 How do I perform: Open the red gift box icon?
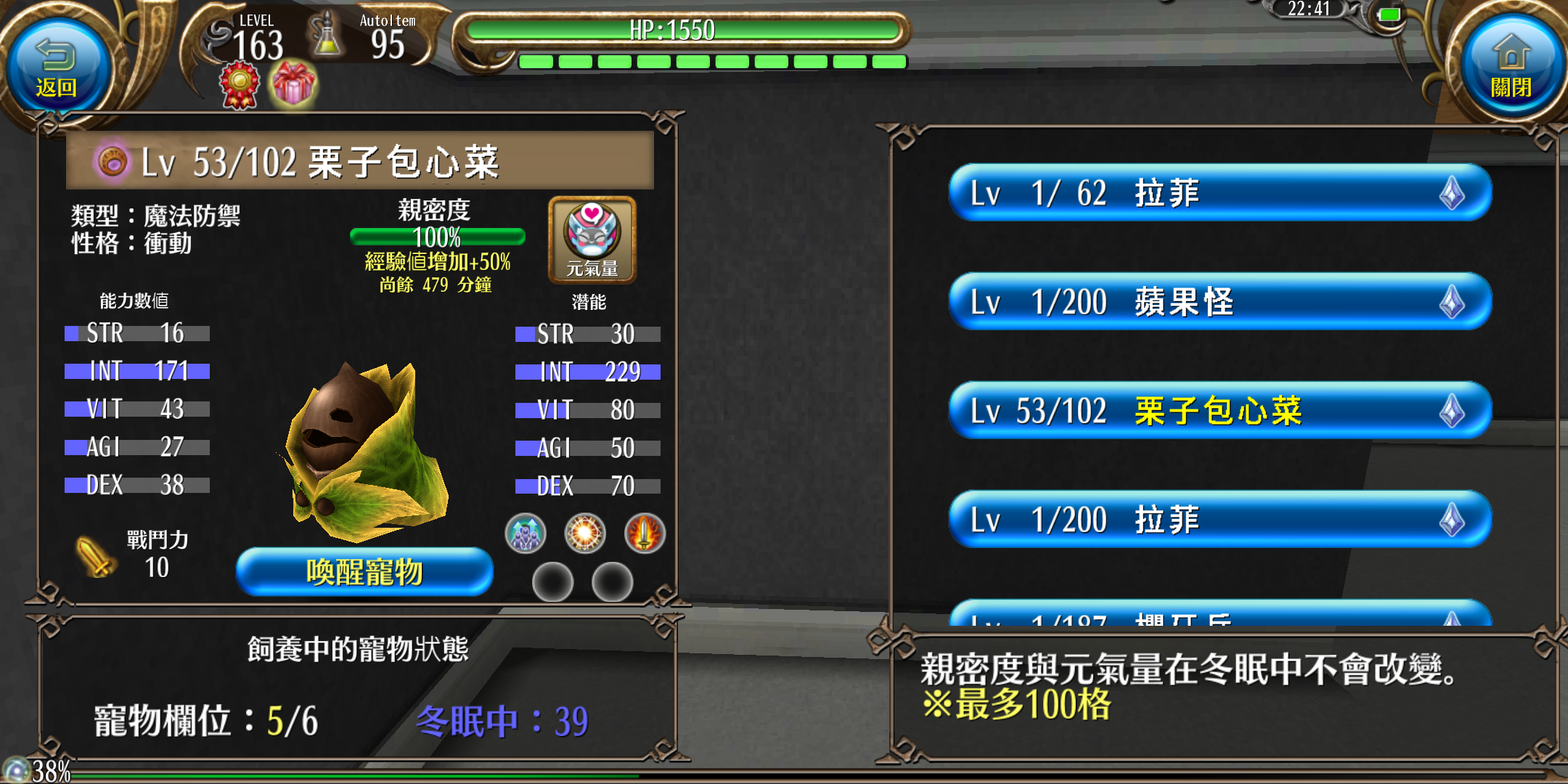(x=293, y=85)
